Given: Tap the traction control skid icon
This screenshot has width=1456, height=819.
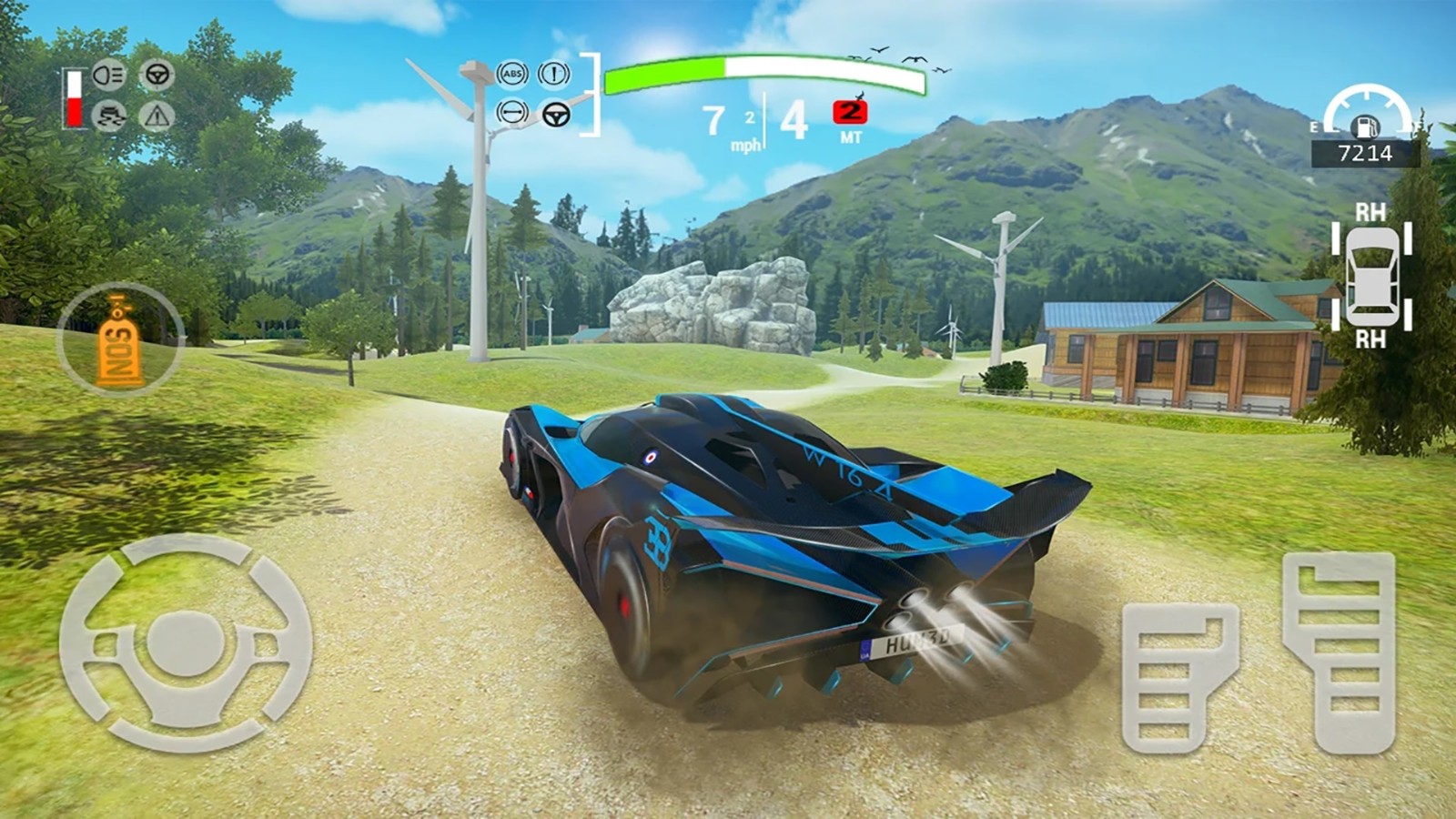Looking at the screenshot, I should click(109, 116).
